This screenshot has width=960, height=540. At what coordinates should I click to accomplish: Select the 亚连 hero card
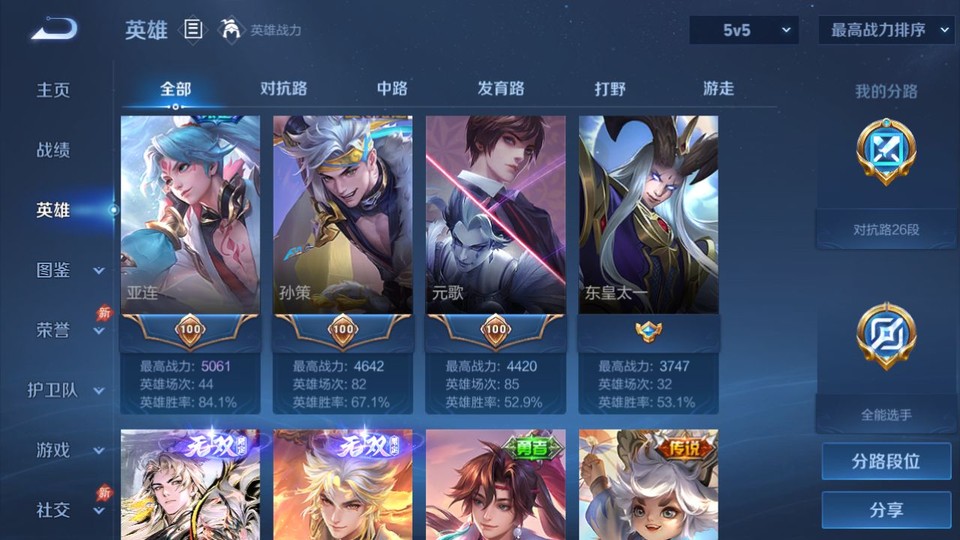coord(190,215)
